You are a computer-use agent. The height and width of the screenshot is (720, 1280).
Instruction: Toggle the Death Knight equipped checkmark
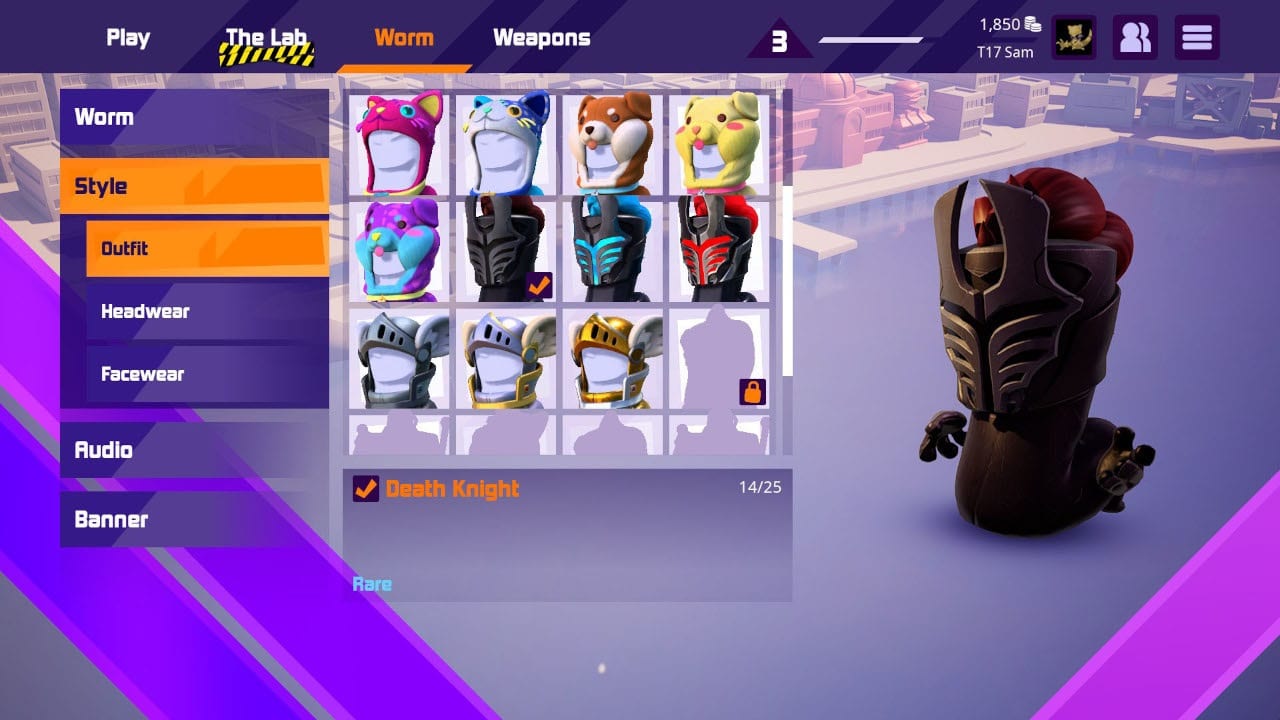(366, 489)
